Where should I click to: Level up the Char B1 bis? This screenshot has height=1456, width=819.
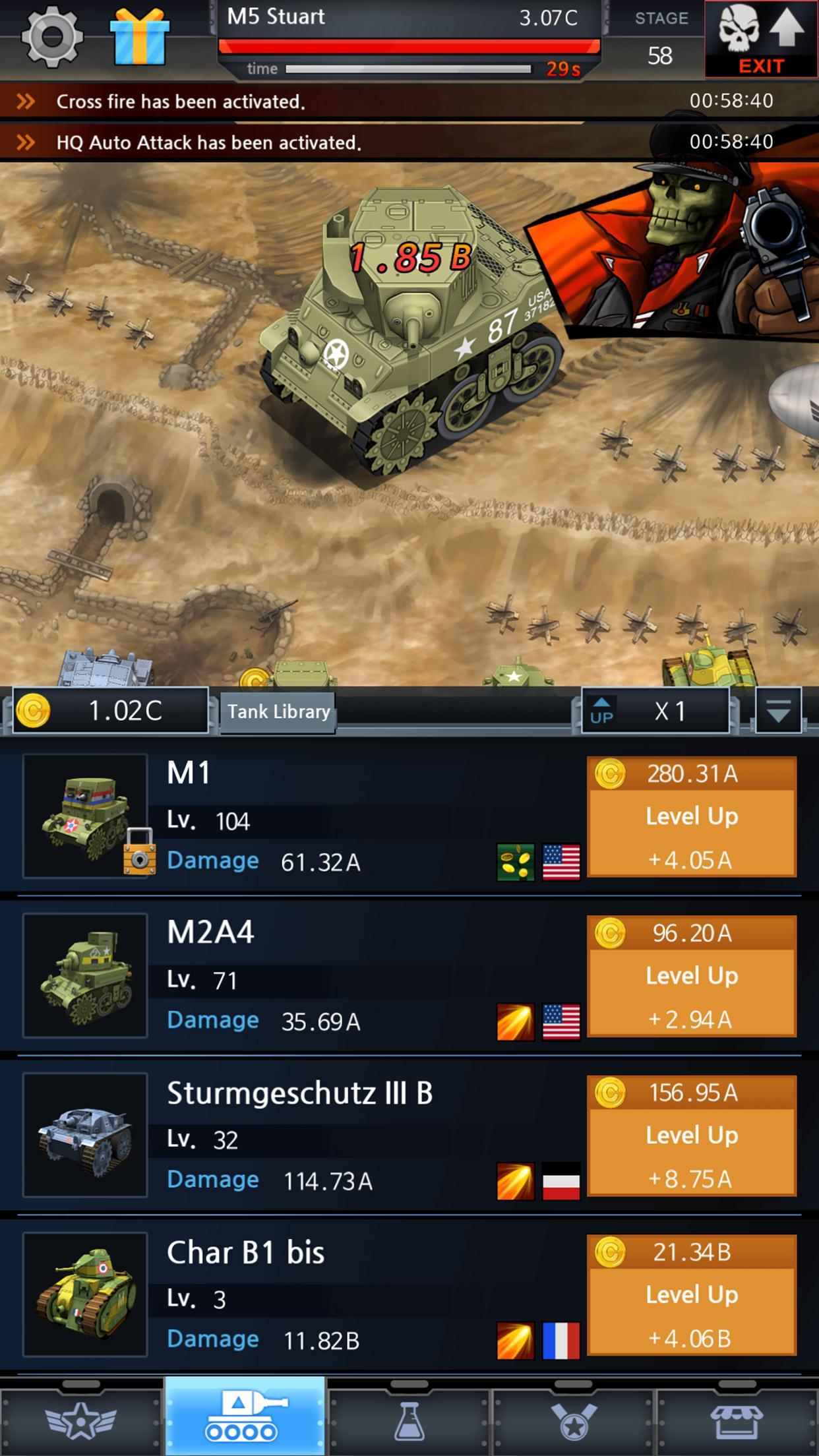[692, 1296]
